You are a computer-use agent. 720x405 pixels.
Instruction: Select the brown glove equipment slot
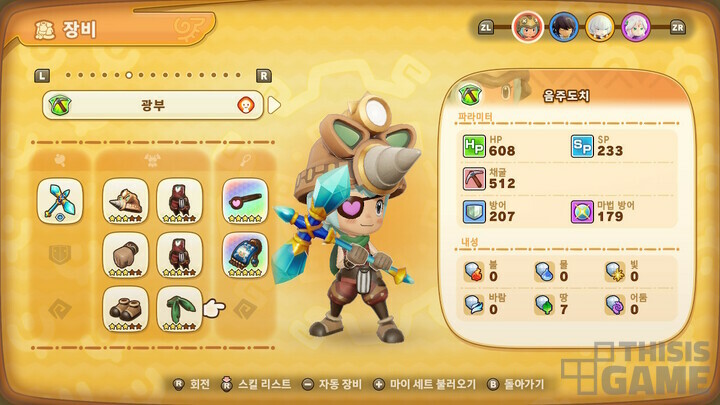tap(126, 254)
